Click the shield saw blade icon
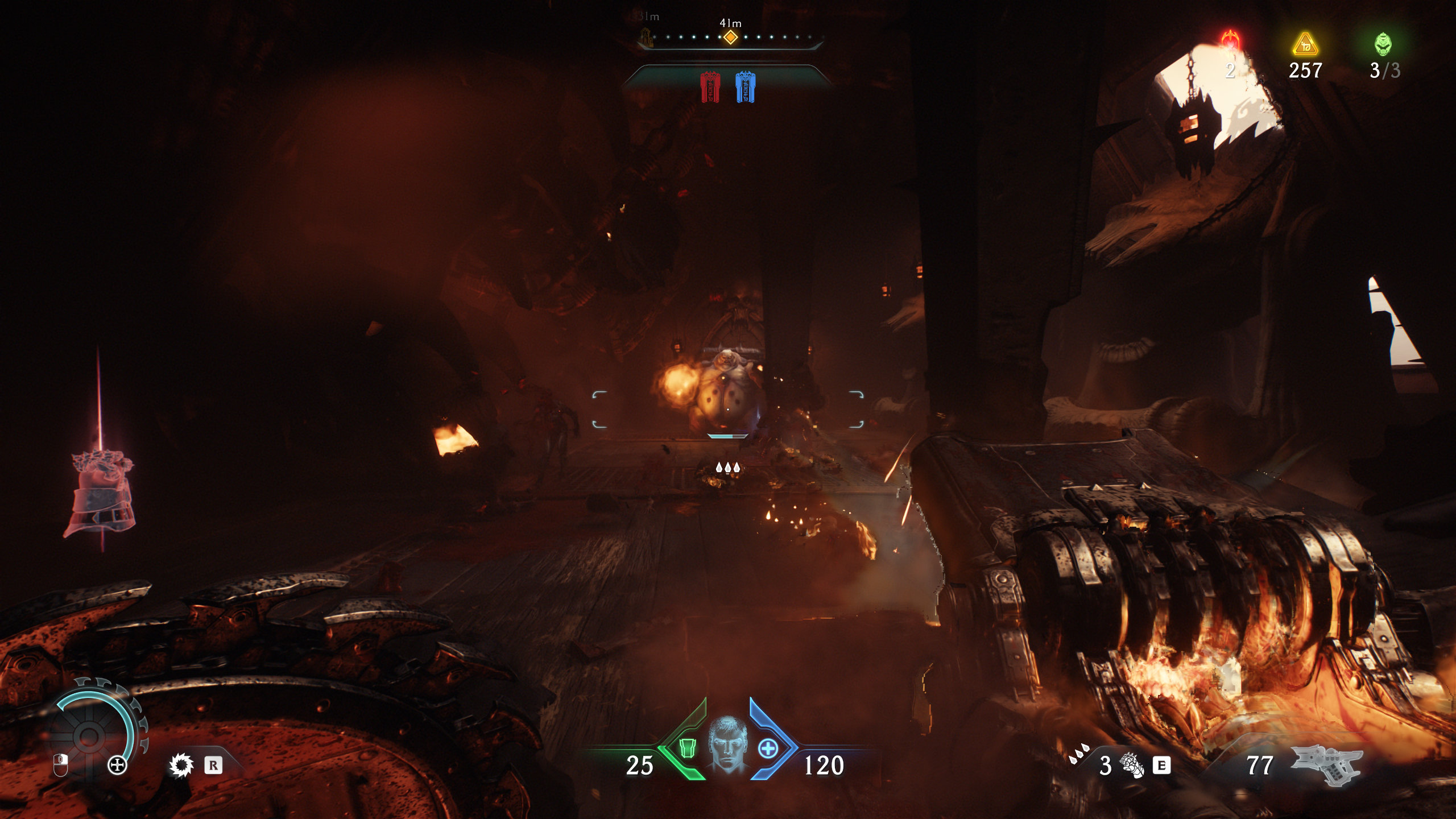 coord(181,765)
